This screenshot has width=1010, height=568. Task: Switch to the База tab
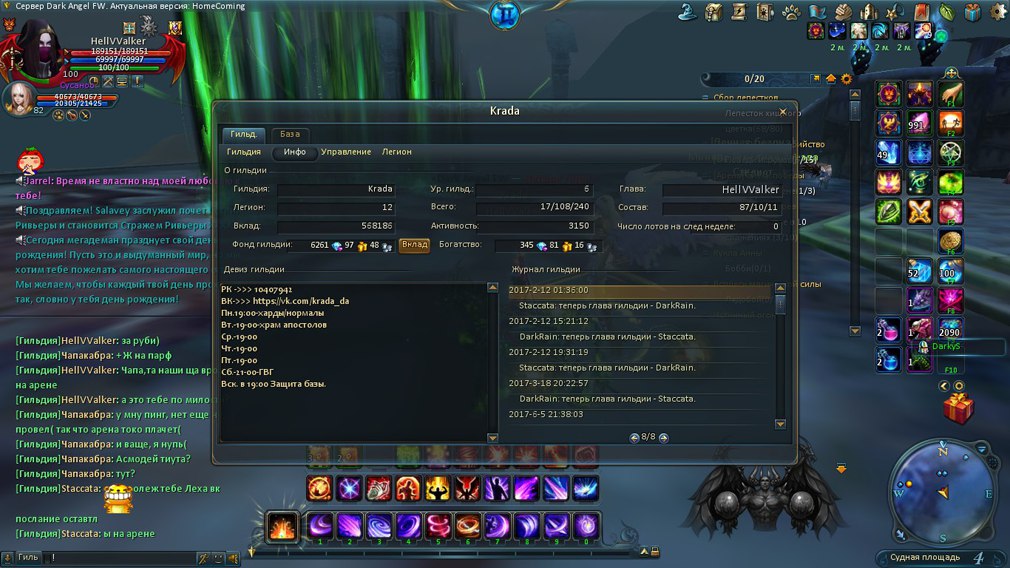click(289, 134)
